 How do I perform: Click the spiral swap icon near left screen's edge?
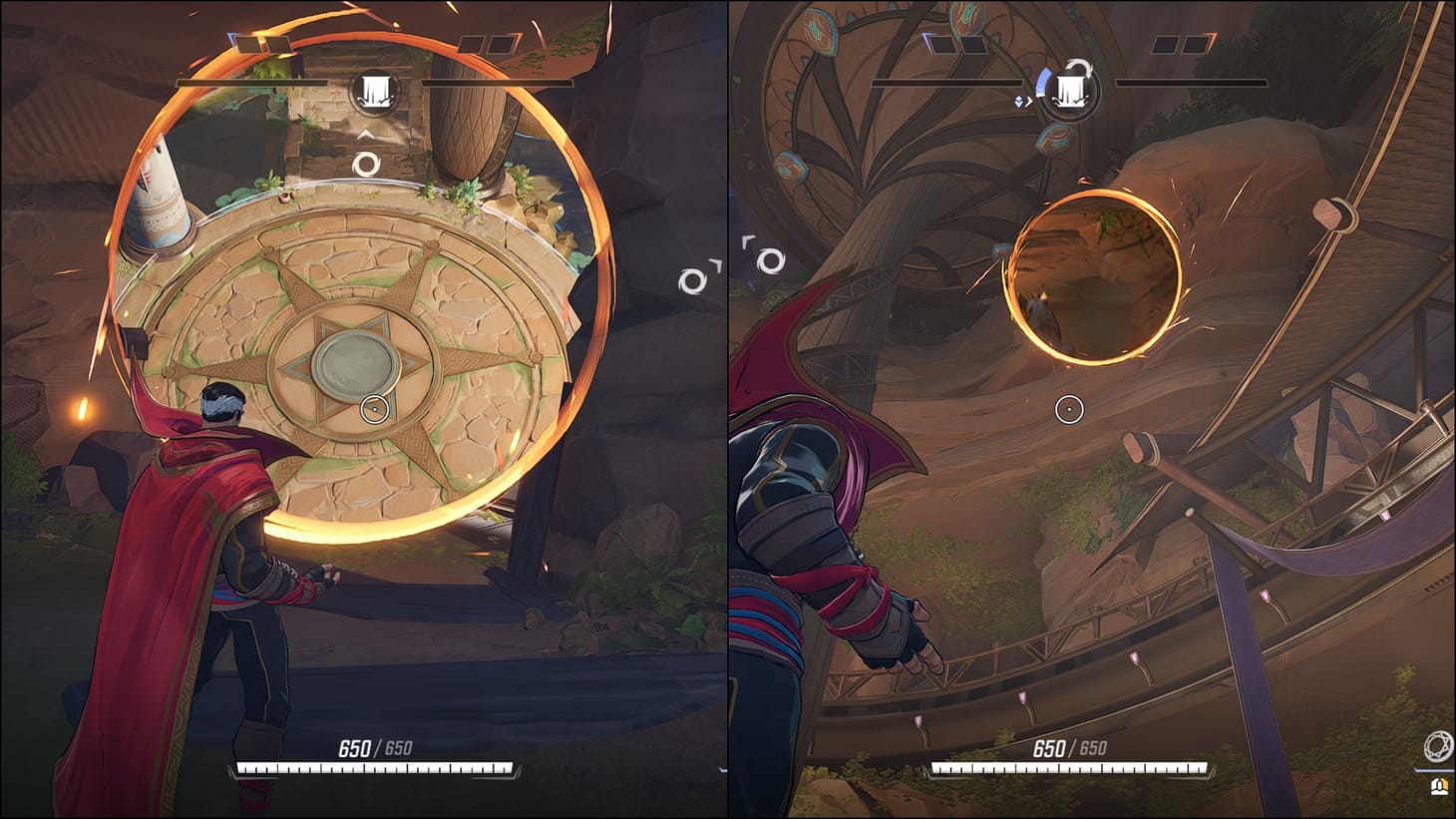(691, 280)
